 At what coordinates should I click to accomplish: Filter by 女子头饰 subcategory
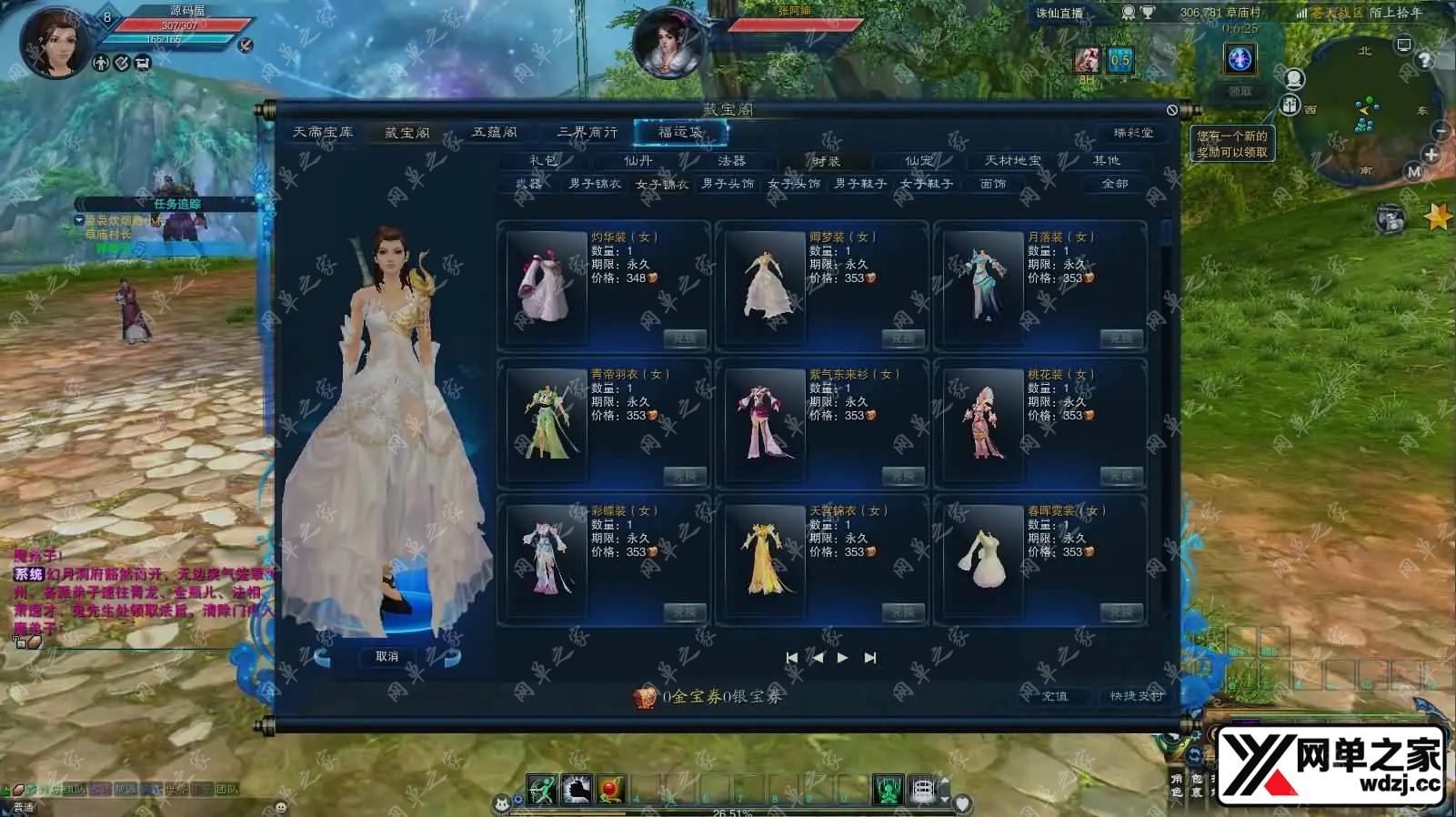794,184
